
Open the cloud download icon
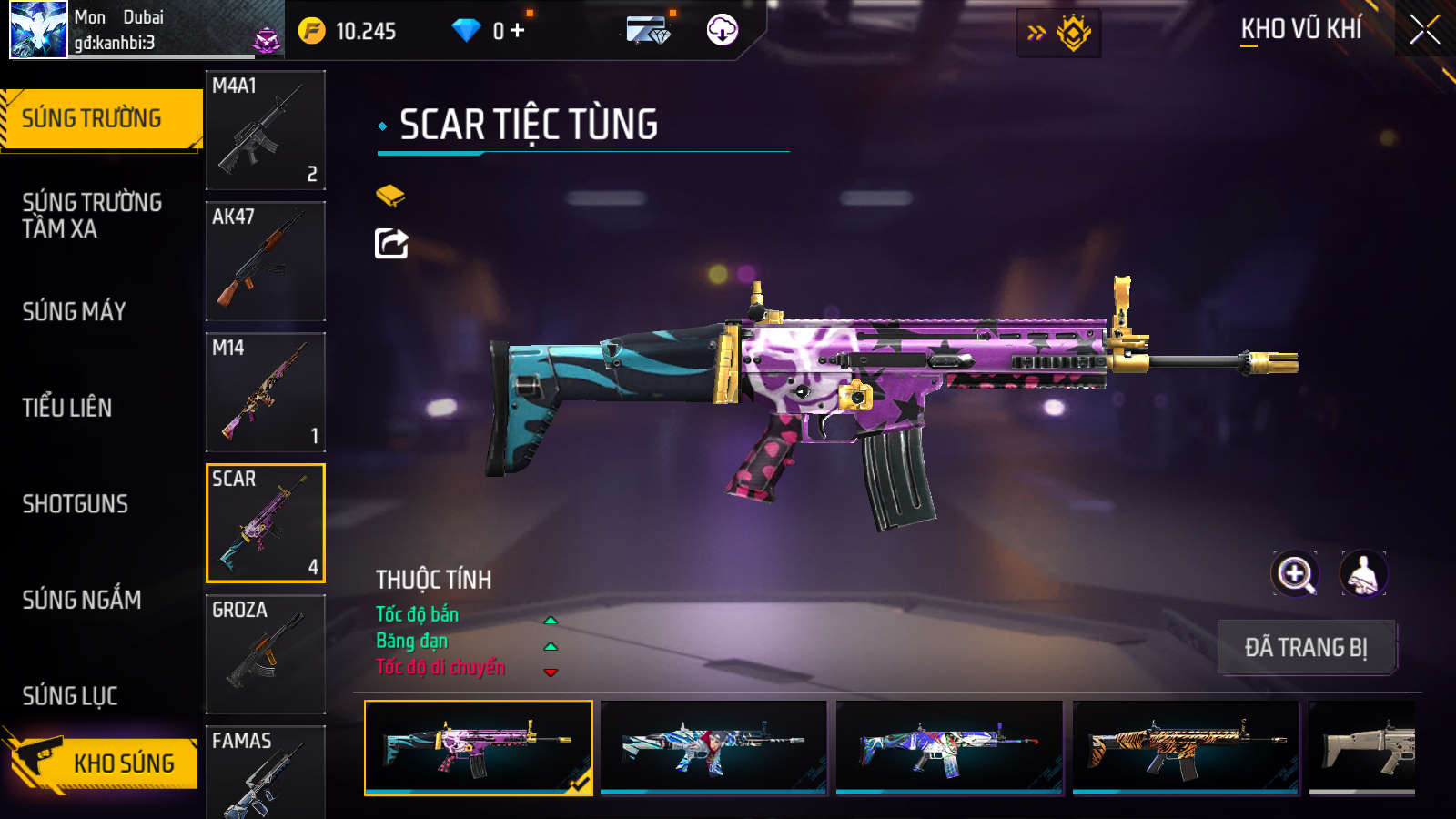click(723, 30)
